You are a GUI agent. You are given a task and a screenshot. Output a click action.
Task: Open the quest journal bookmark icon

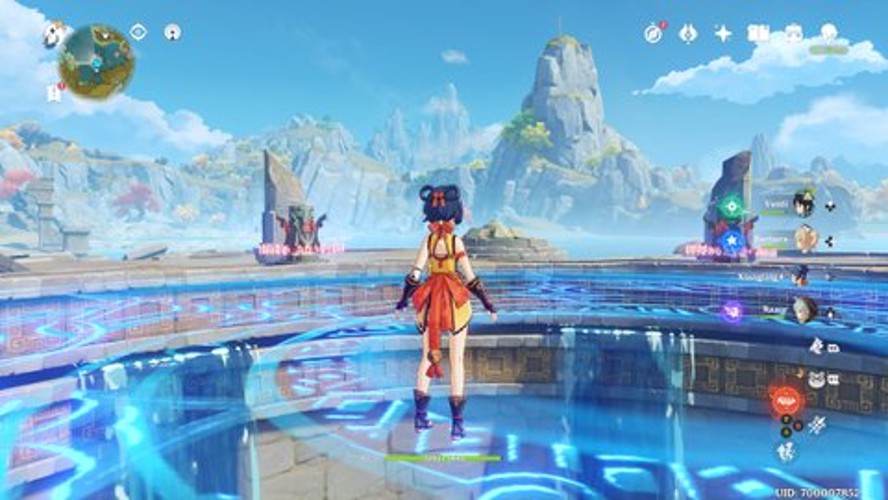[x=54, y=93]
